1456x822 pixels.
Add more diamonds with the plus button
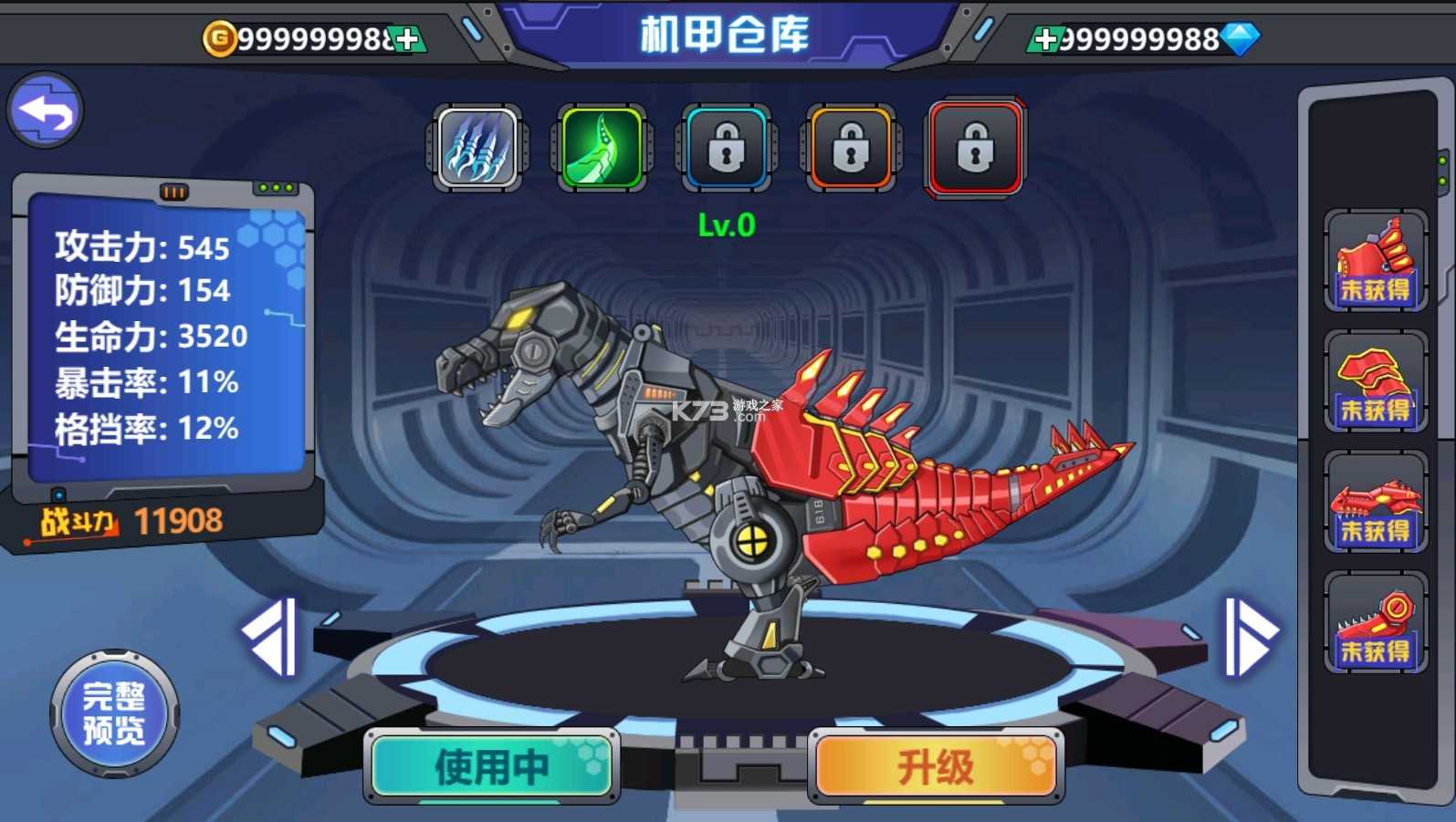1046,39
